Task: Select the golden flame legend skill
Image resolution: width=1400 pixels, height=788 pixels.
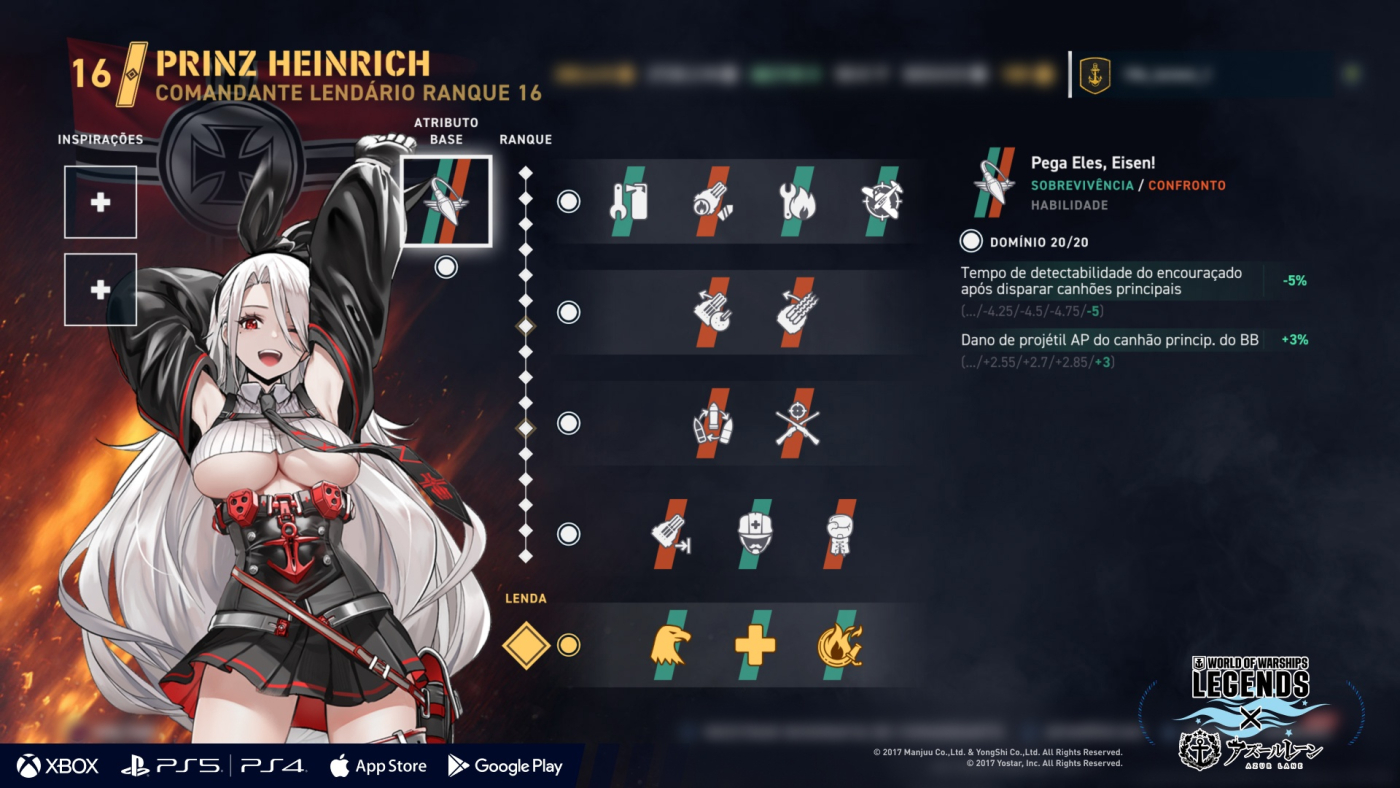Action: pos(839,645)
